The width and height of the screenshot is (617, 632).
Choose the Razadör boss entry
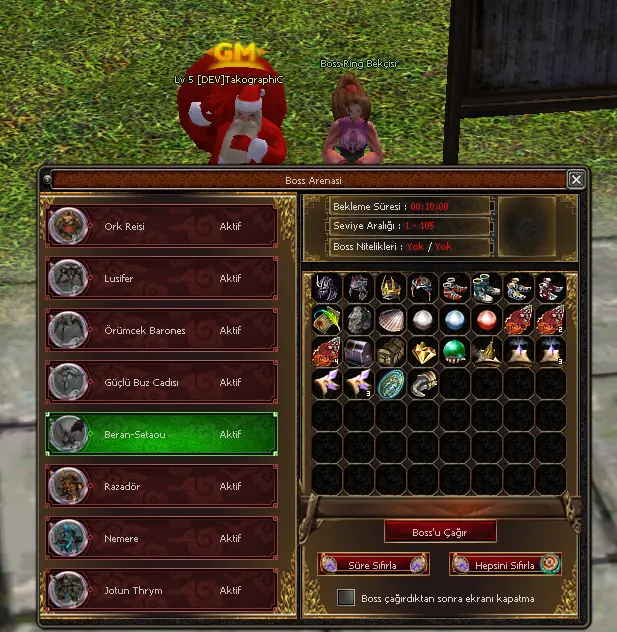(x=161, y=487)
